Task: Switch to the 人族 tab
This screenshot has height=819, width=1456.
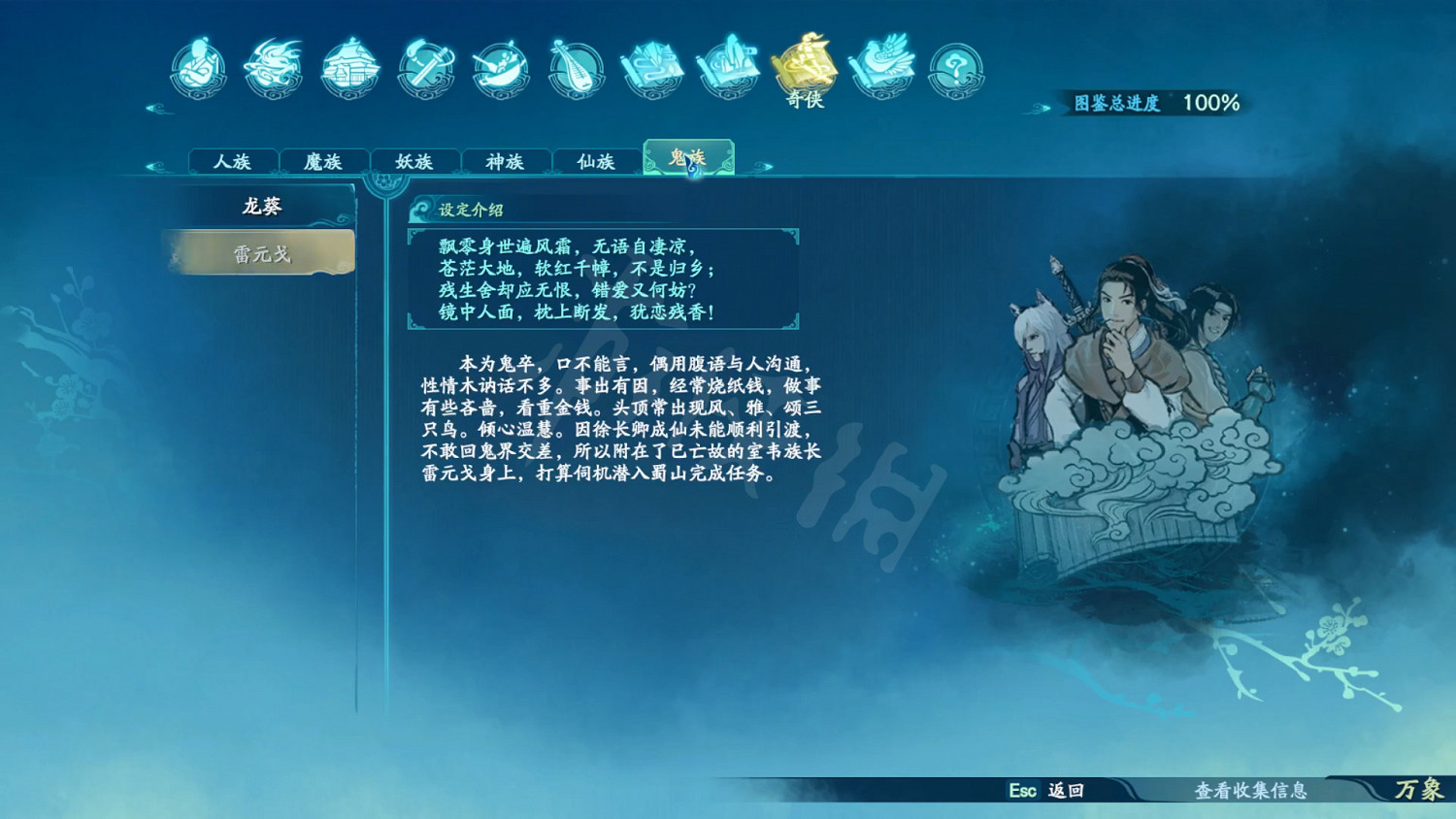Action: pos(233,161)
